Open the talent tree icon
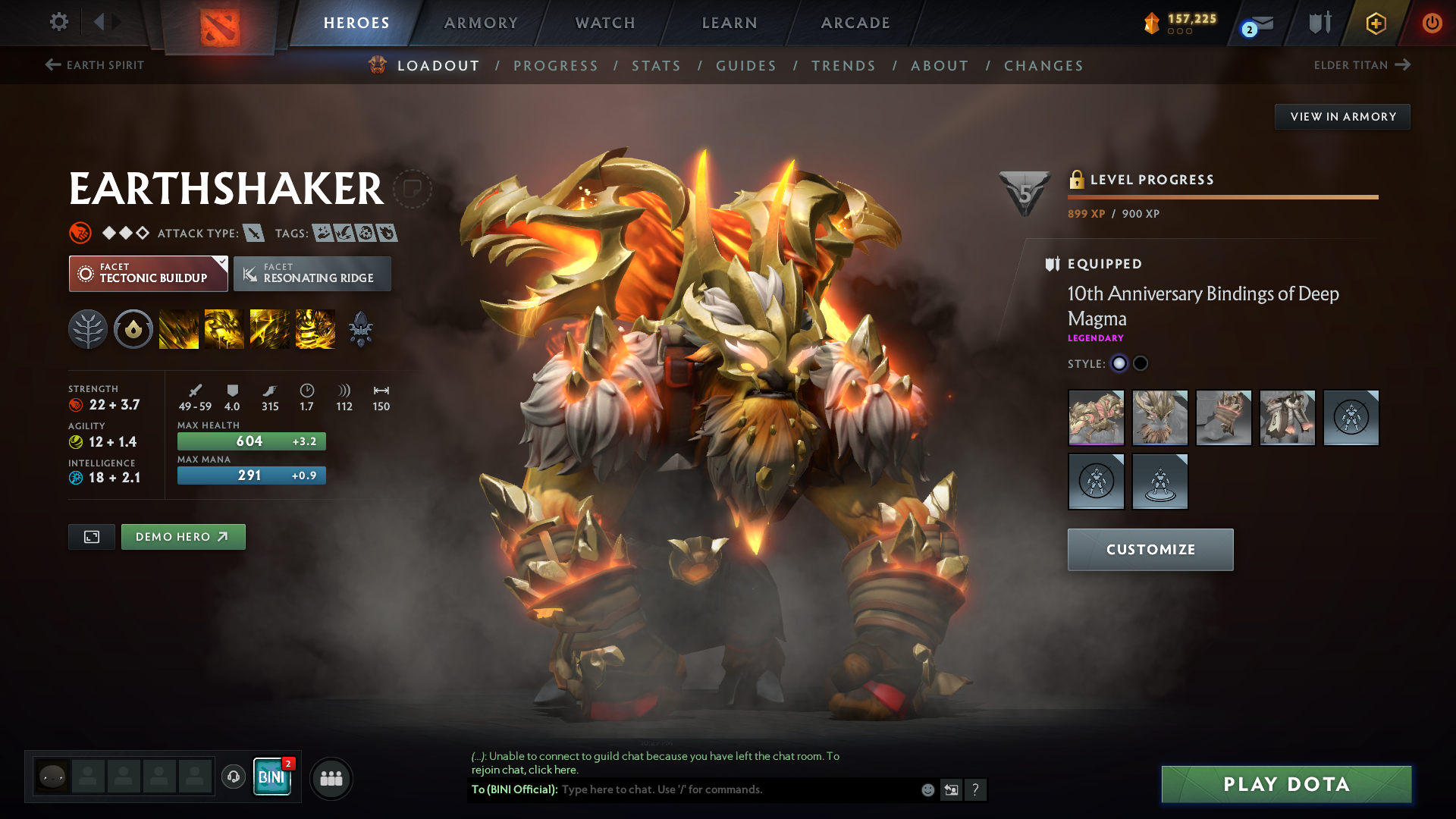Image resolution: width=1456 pixels, height=819 pixels. (x=88, y=330)
